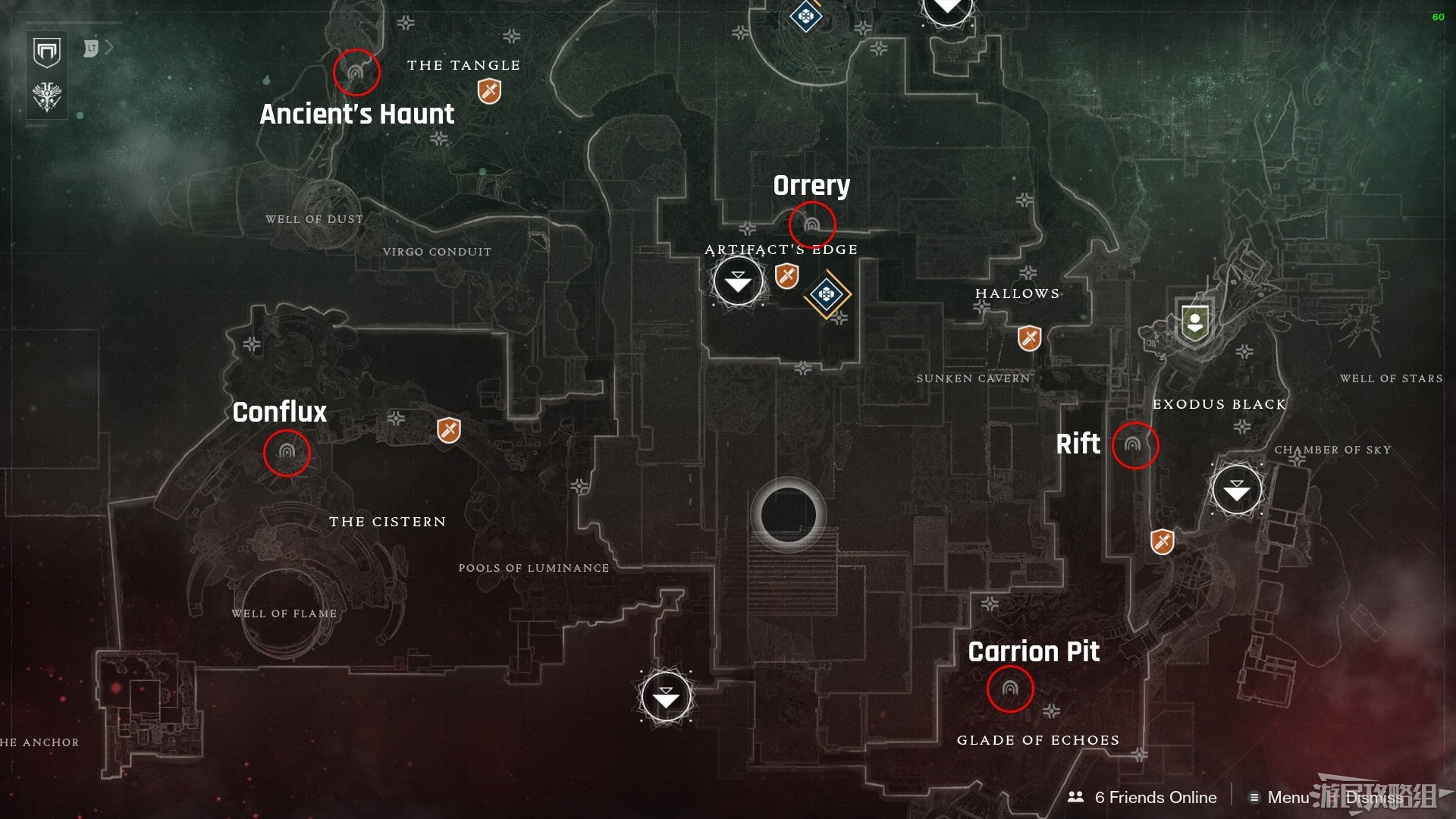Fast travel to Artifact's Edge landing zone

click(x=738, y=281)
